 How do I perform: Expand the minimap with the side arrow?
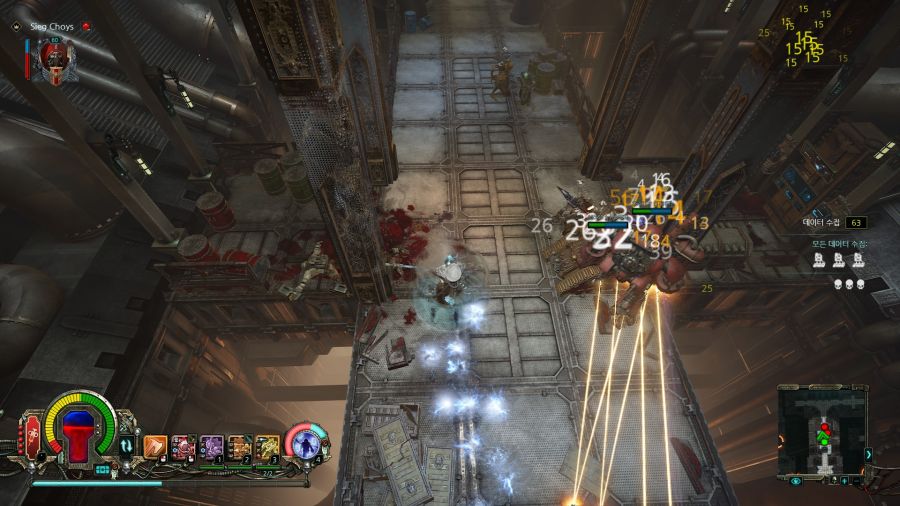(x=868, y=455)
